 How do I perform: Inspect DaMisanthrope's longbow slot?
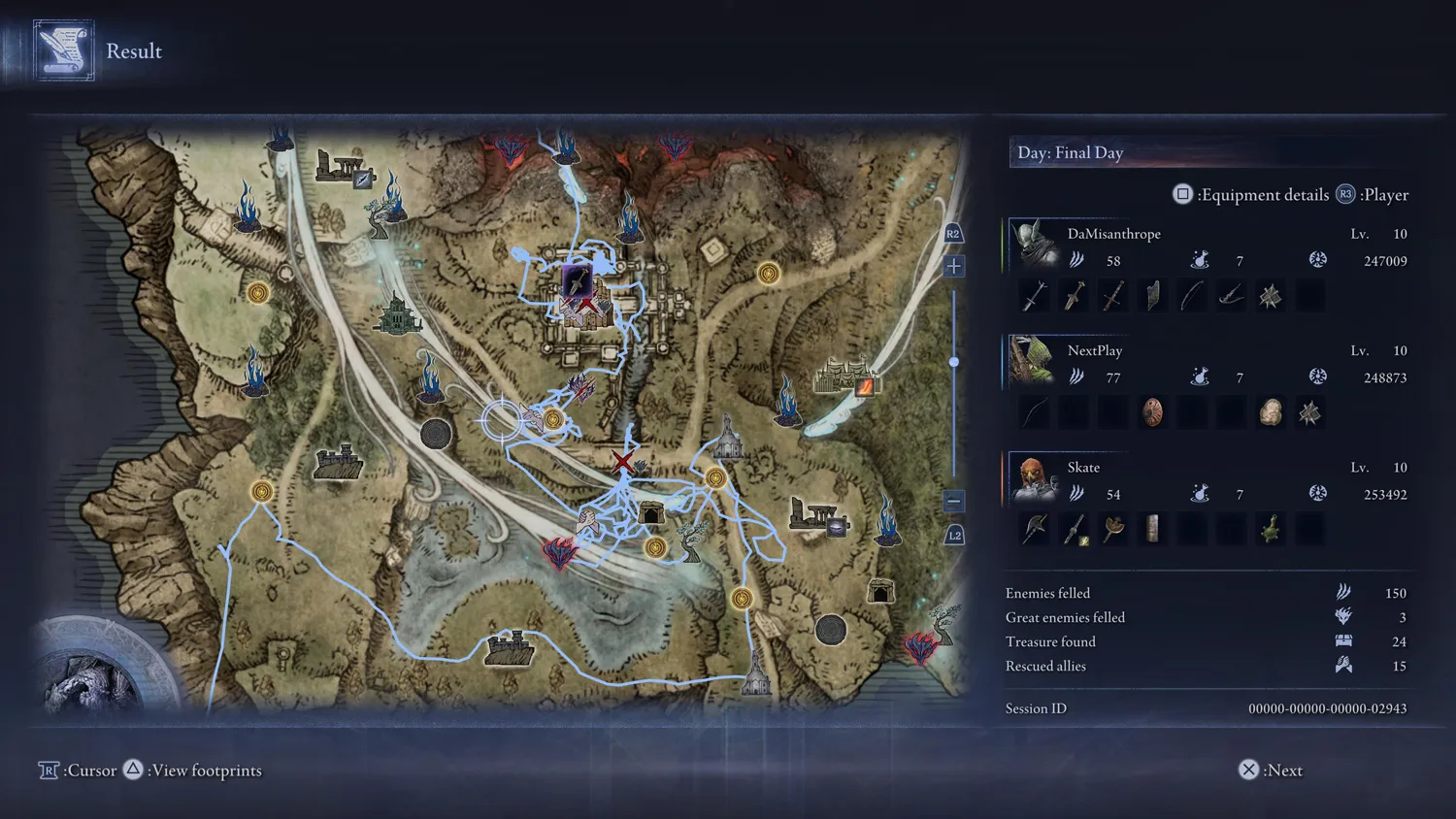pyautogui.click(x=1192, y=295)
